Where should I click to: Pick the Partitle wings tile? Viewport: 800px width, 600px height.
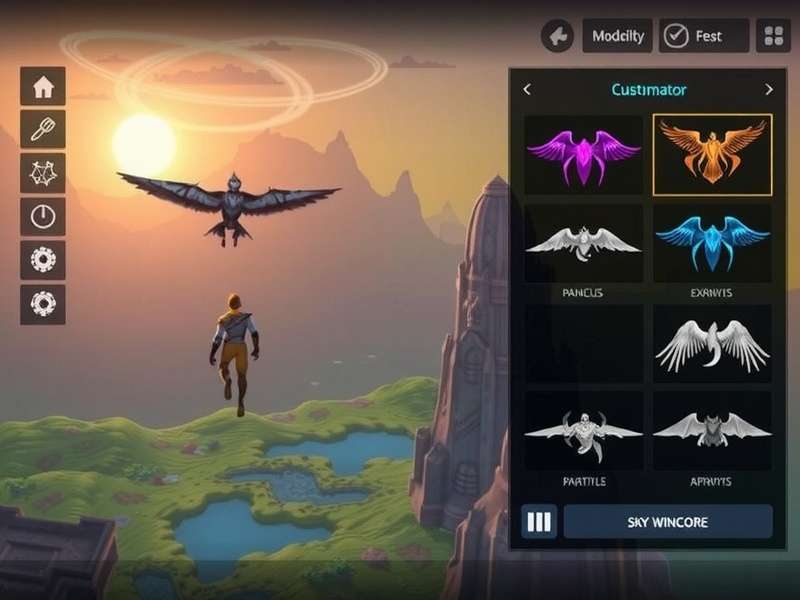click(x=584, y=431)
